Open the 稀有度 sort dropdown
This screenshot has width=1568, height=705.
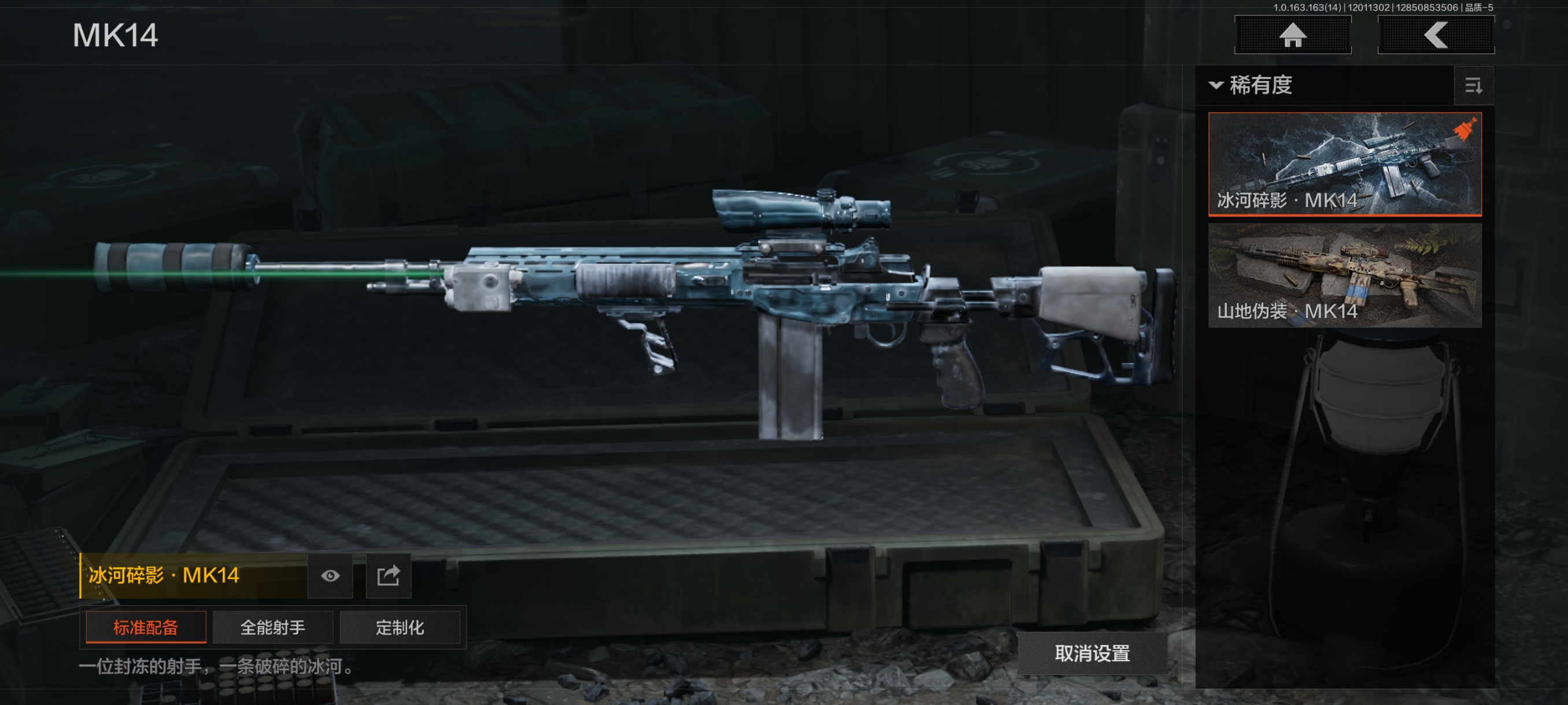tap(1251, 85)
